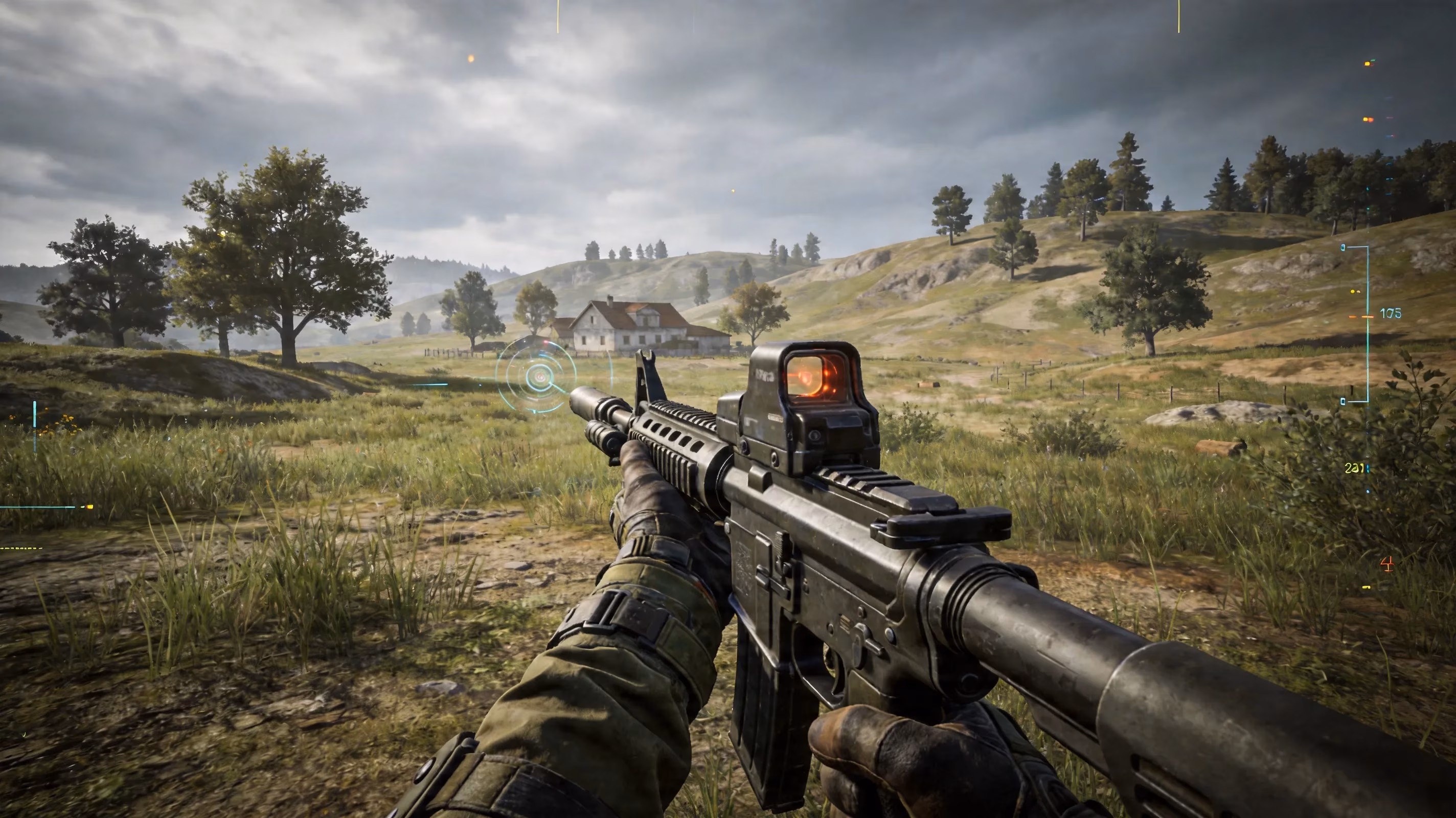Click the red dot above the objective circle
This screenshot has height=818, width=1456.
546,342
